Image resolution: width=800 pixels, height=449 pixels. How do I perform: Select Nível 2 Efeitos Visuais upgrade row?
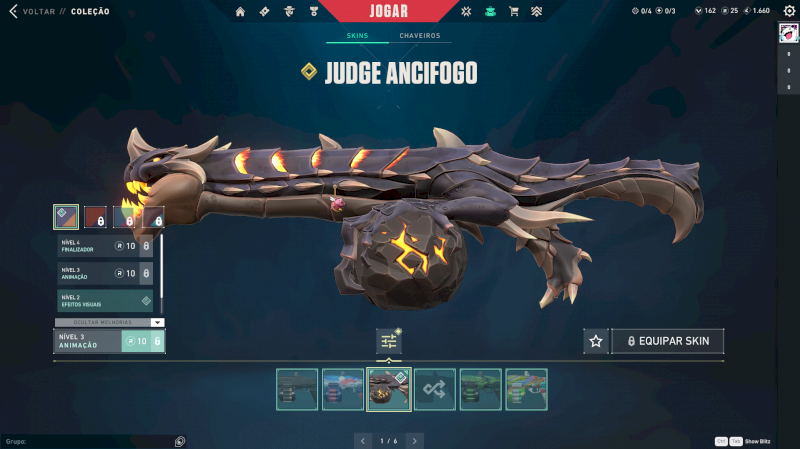105,300
